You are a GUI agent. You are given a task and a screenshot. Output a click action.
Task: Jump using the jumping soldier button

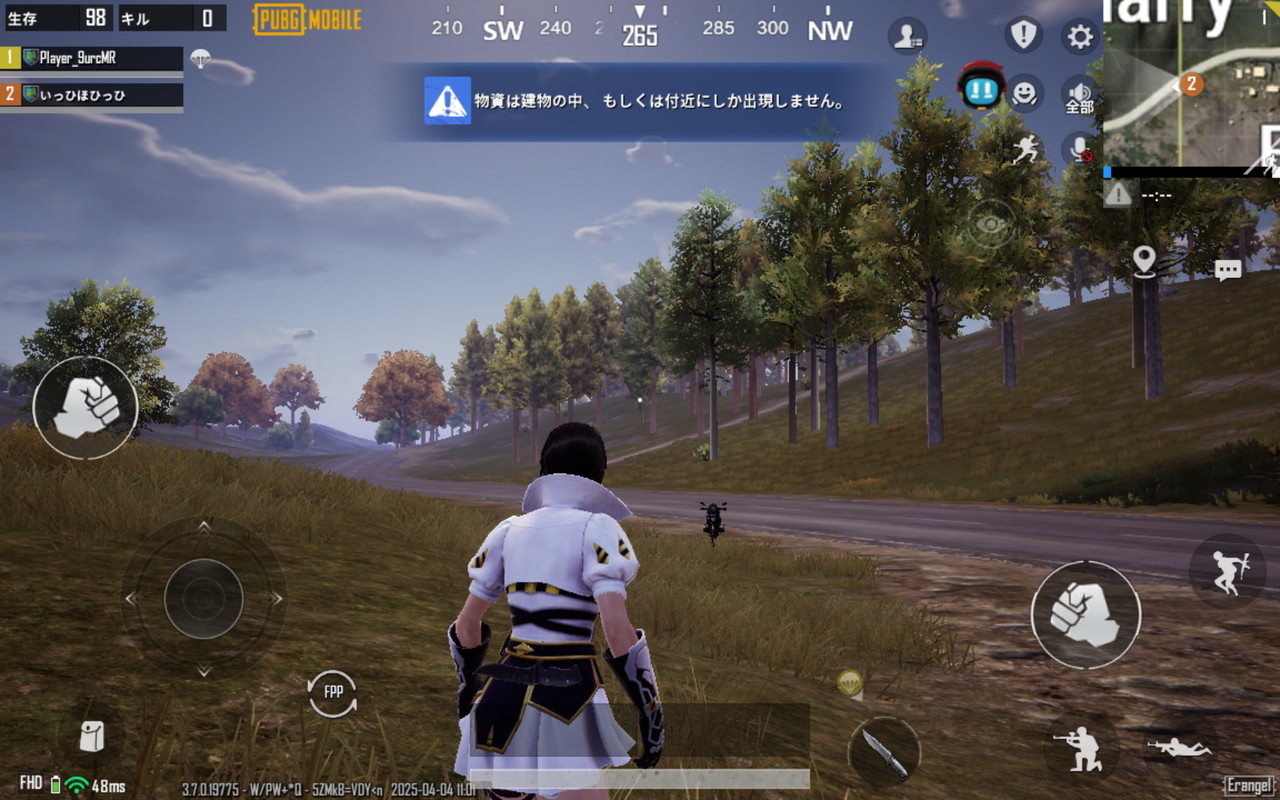tap(1227, 571)
